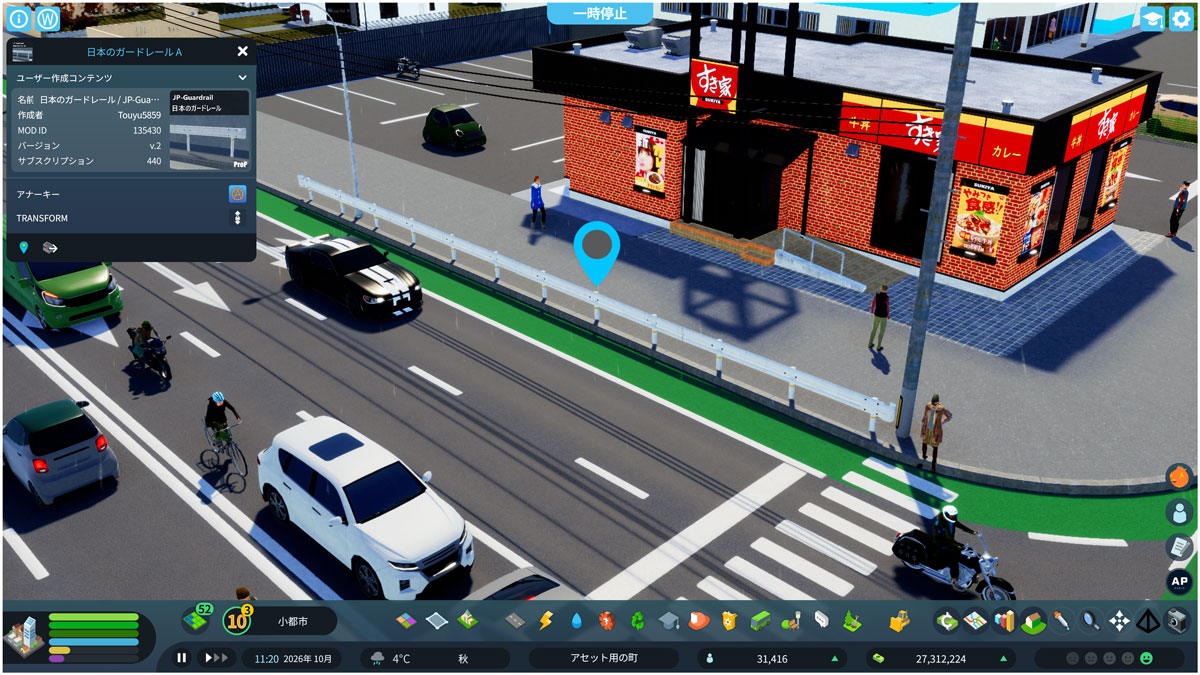Screen dimensions: 1200x675
Task: Open the info views button
Action: click(18, 18)
